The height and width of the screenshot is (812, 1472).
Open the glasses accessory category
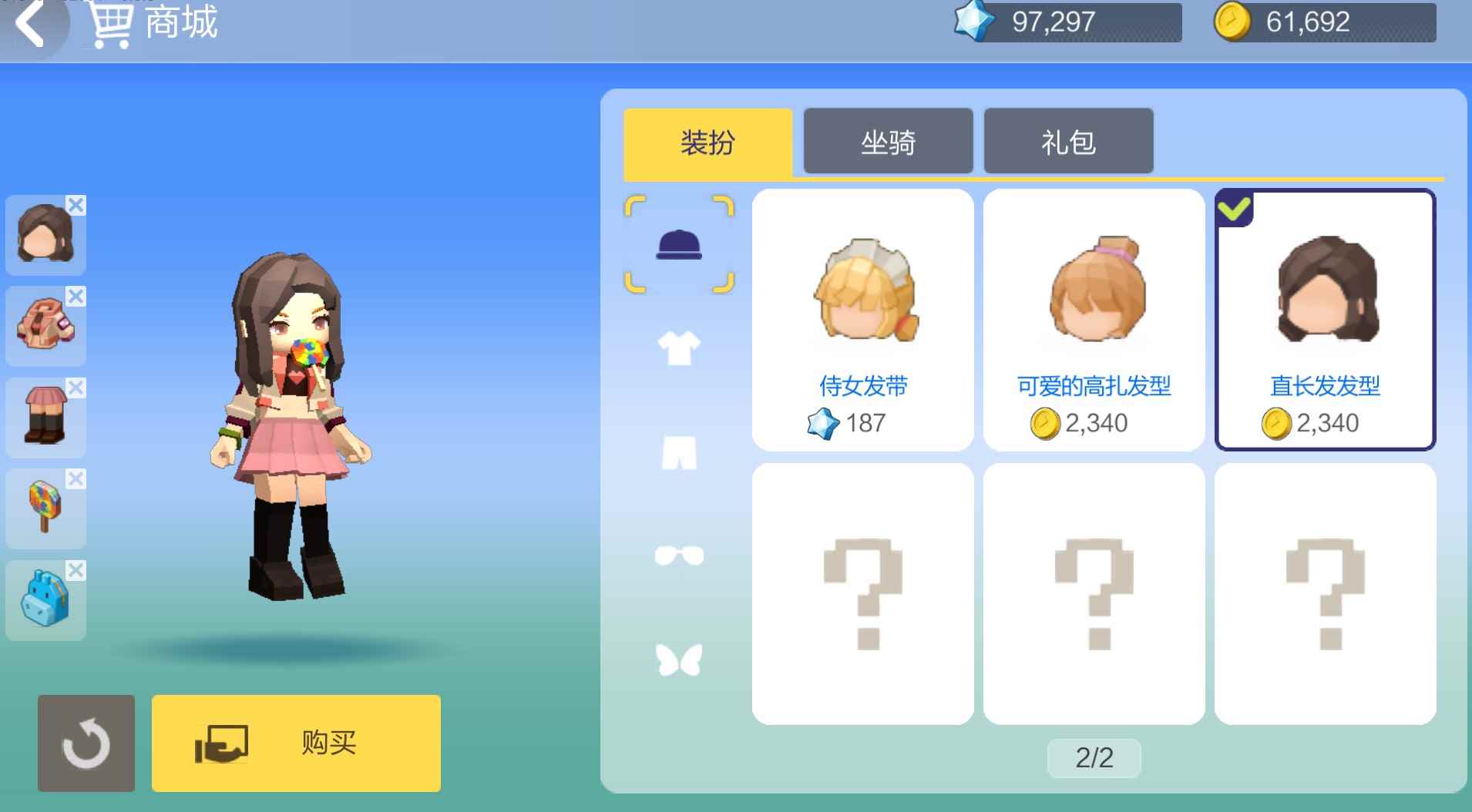679,555
